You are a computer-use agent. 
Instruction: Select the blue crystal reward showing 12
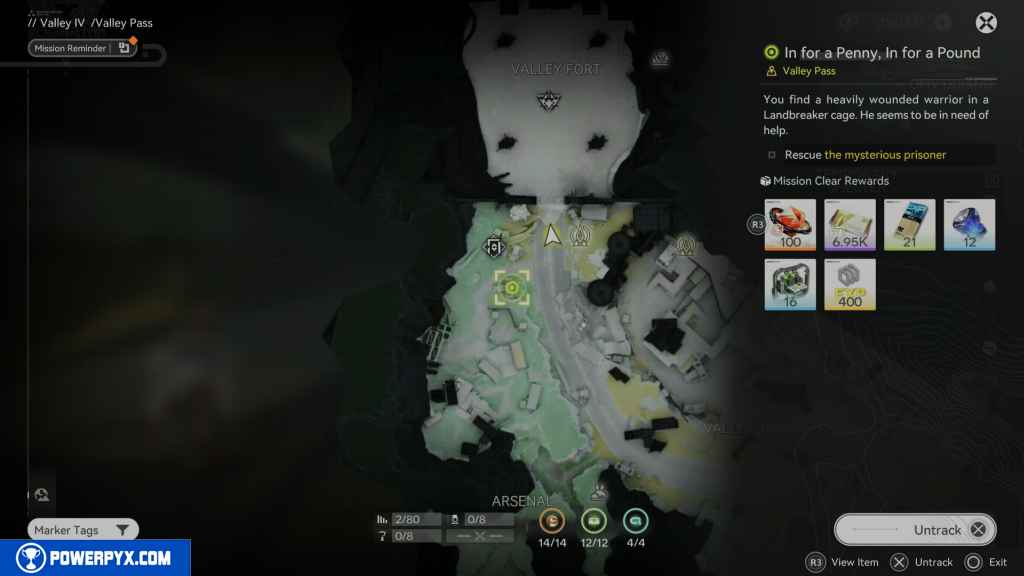[x=970, y=224]
